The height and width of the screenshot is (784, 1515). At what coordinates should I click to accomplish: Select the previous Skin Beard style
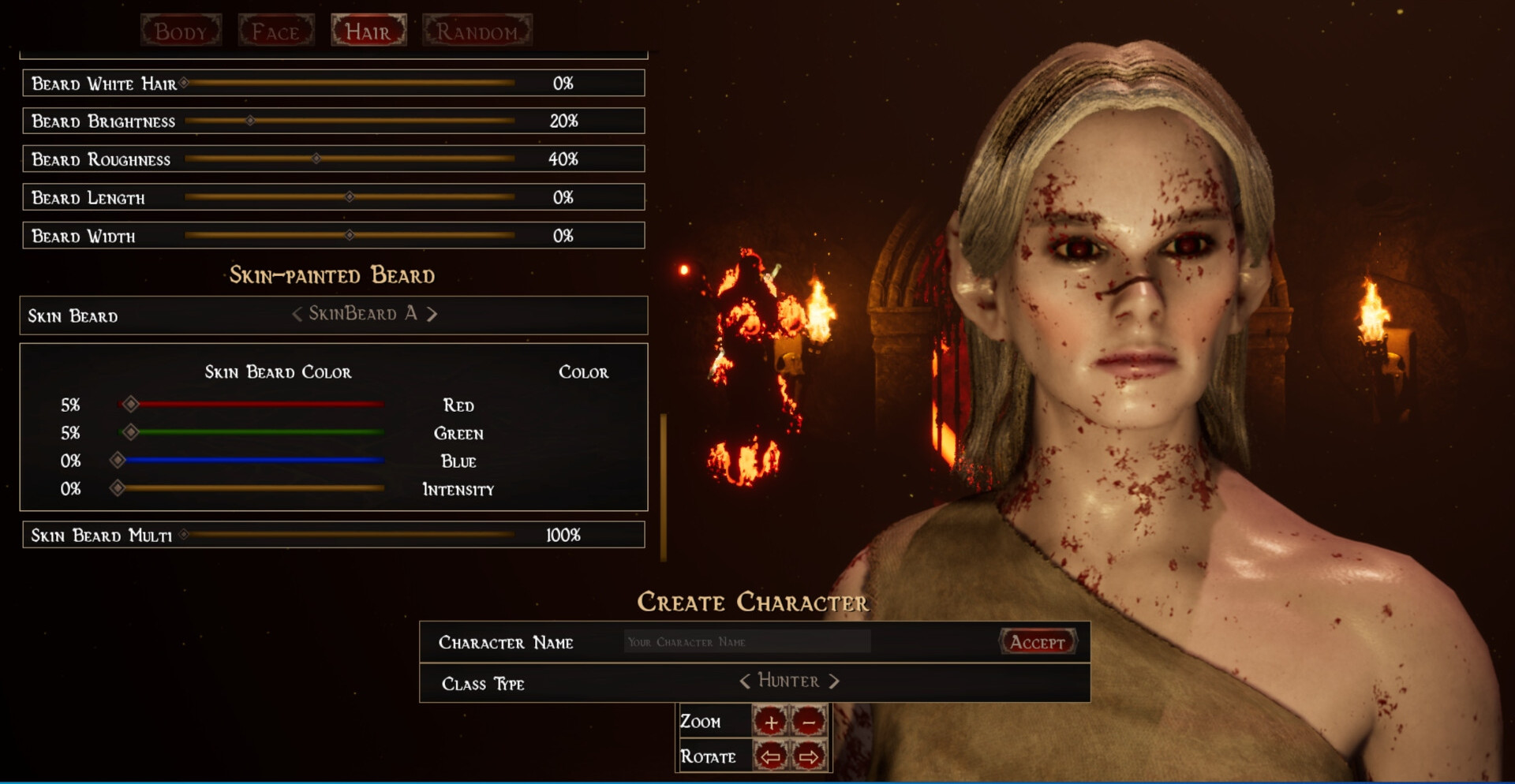tap(297, 315)
